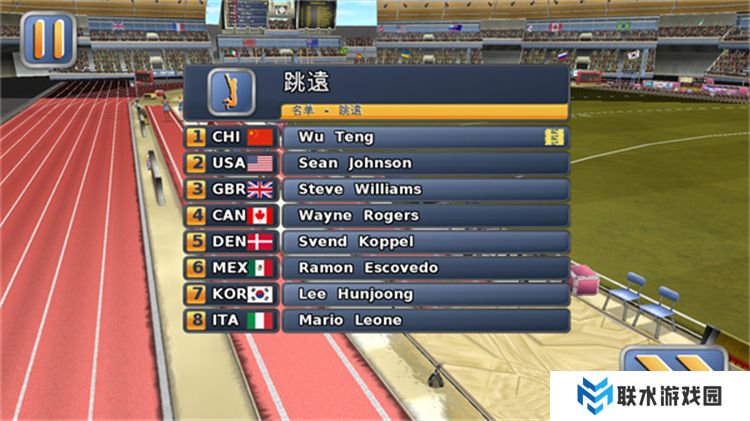Choose Sean Johnson from the athlete list
750x421 pixels.
pyautogui.click(x=425, y=163)
